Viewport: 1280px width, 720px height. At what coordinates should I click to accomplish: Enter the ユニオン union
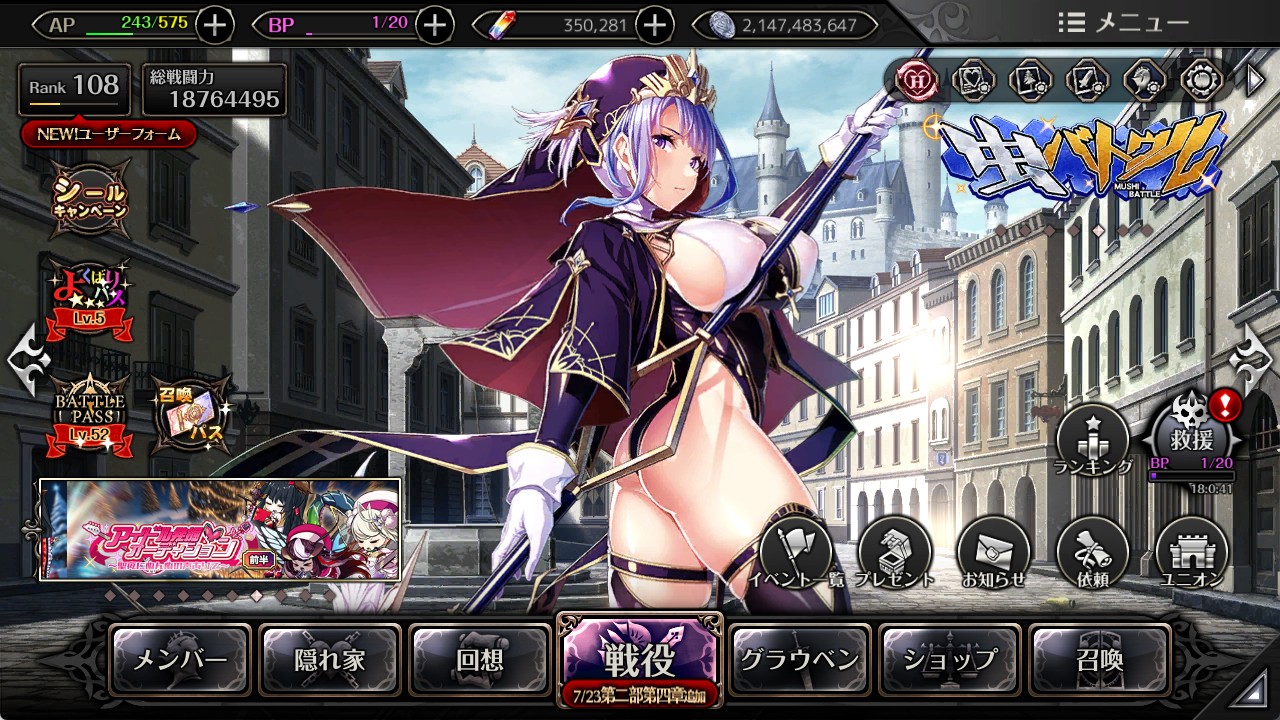pyautogui.click(x=1192, y=553)
